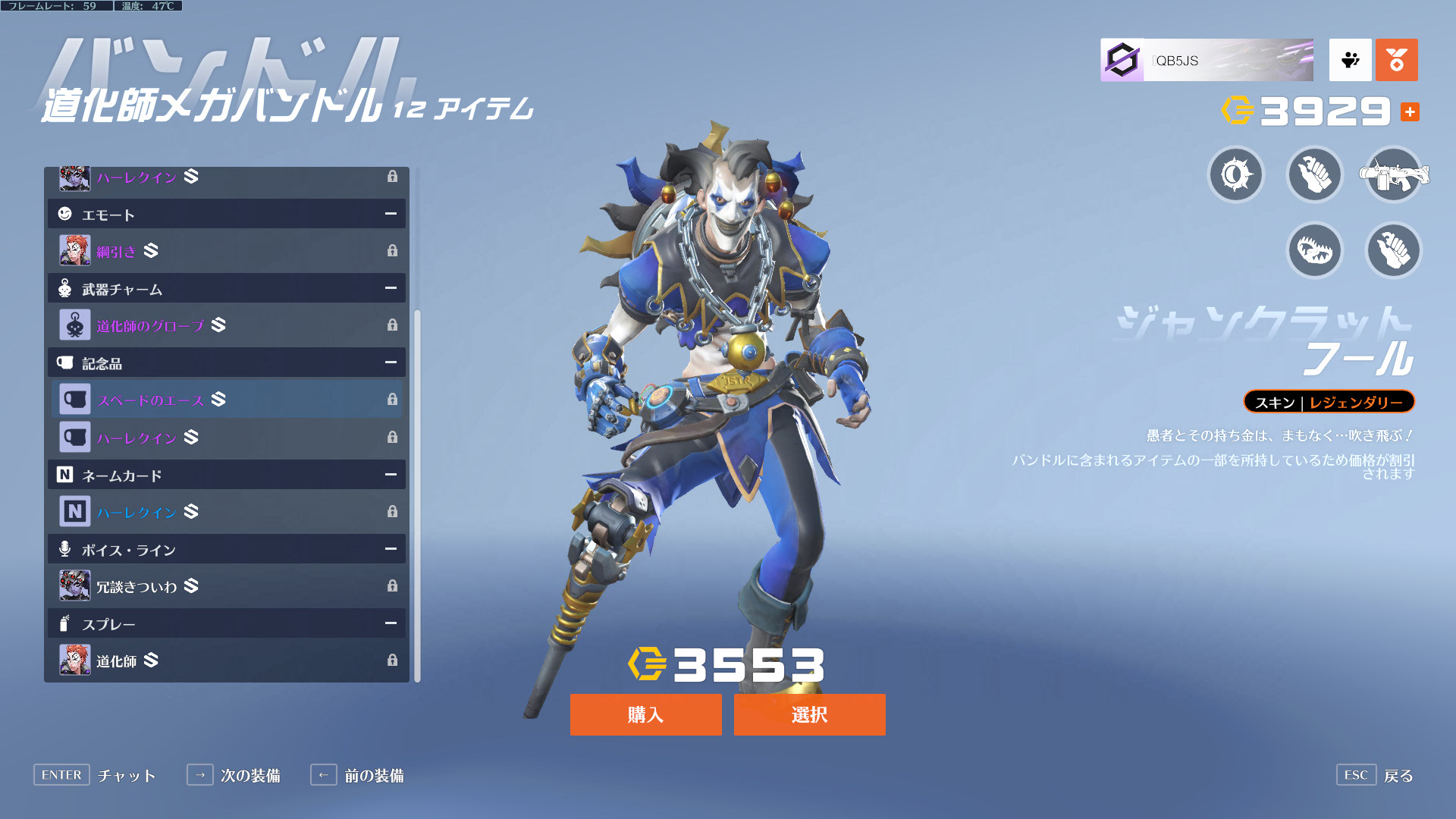Image resolution: width=1456 pixels, height=819 pixels.
Task: Collapse the 記念品 category header
Action: click(391, 362)
